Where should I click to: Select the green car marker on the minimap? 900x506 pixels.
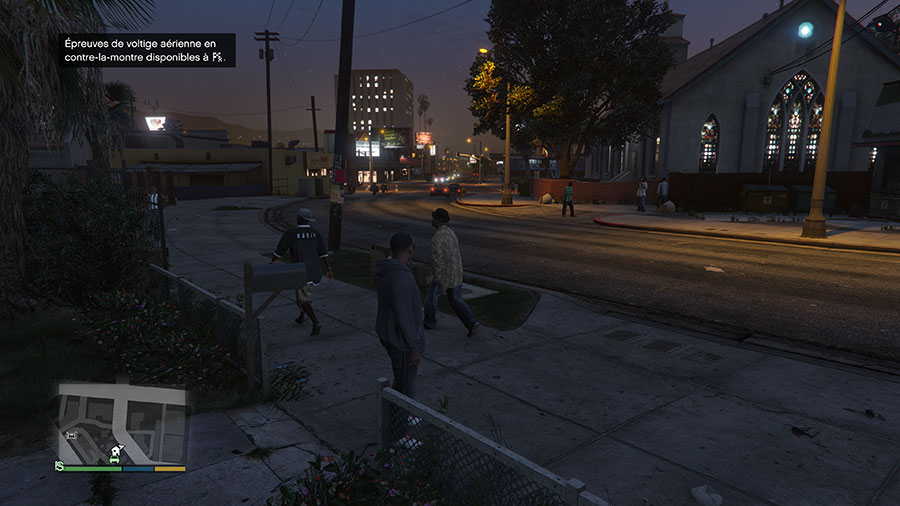[x=114, y=459]
